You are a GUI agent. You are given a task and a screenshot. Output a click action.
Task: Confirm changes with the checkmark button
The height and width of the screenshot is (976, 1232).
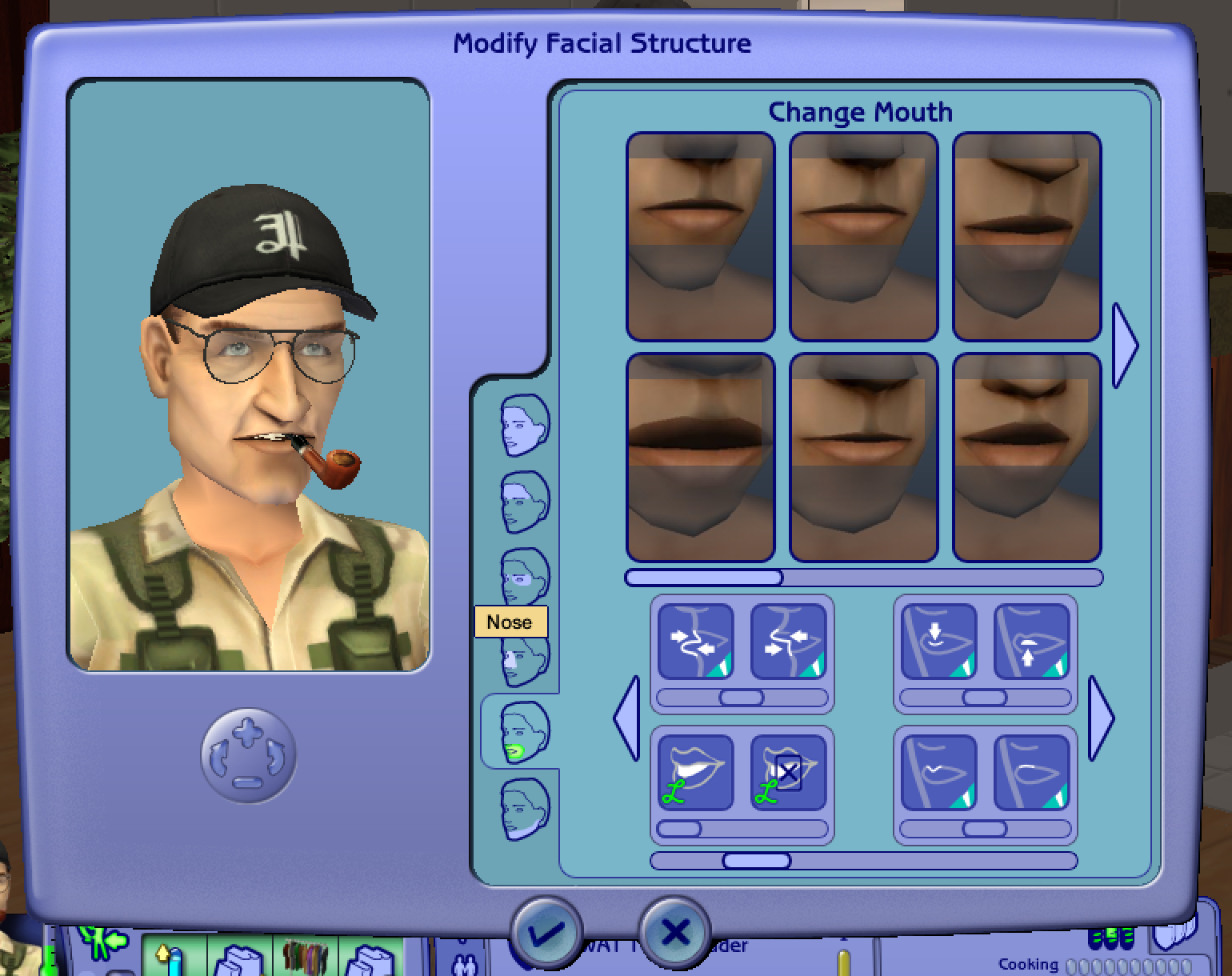point(548,933)
